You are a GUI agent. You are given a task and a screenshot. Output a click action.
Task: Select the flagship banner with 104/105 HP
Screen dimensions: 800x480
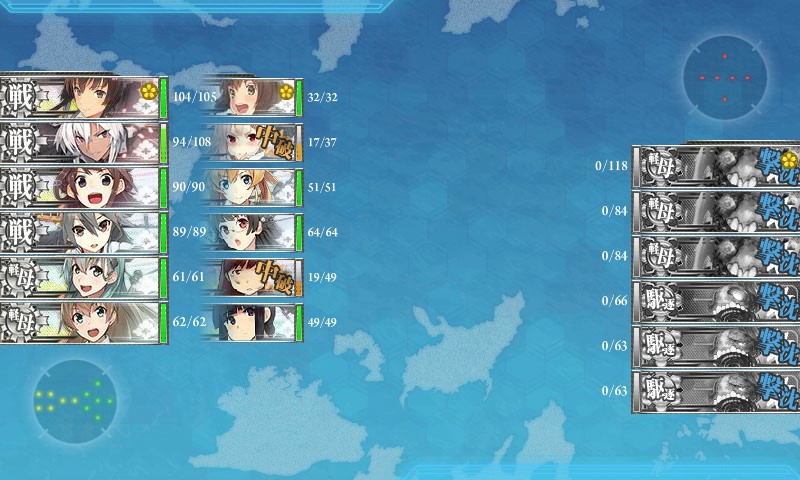pos(80,97)
